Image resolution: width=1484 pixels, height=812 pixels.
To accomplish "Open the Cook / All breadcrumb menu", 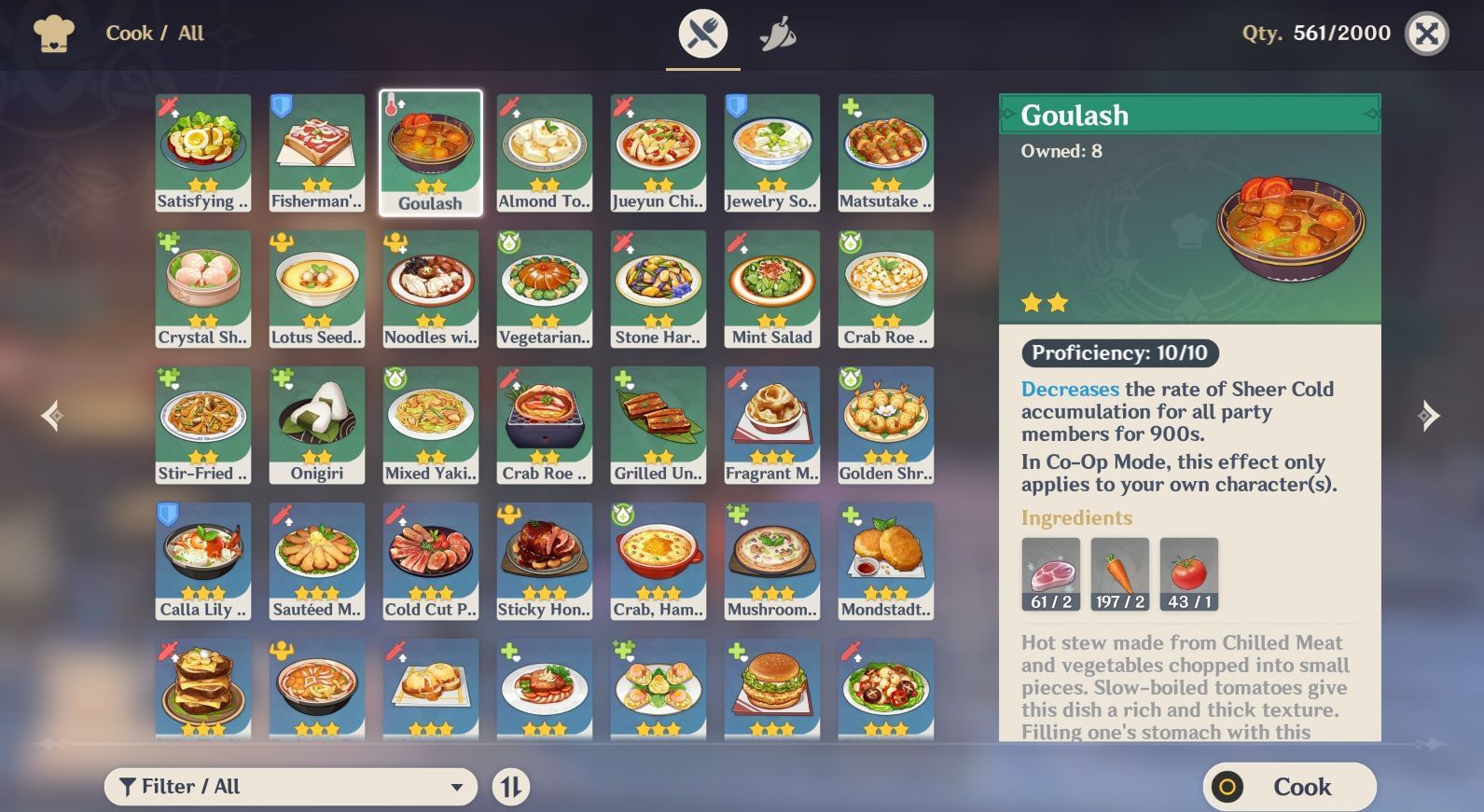I will [155, 33].
